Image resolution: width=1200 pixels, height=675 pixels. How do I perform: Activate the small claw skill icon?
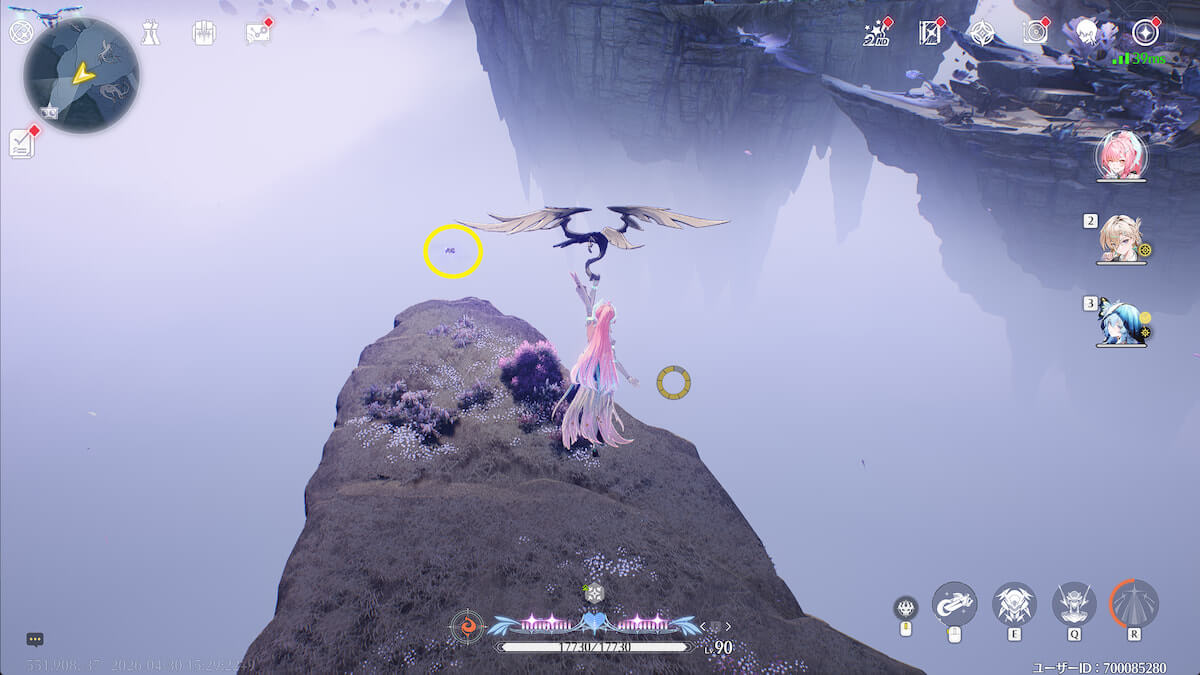[x=906, y=607]
